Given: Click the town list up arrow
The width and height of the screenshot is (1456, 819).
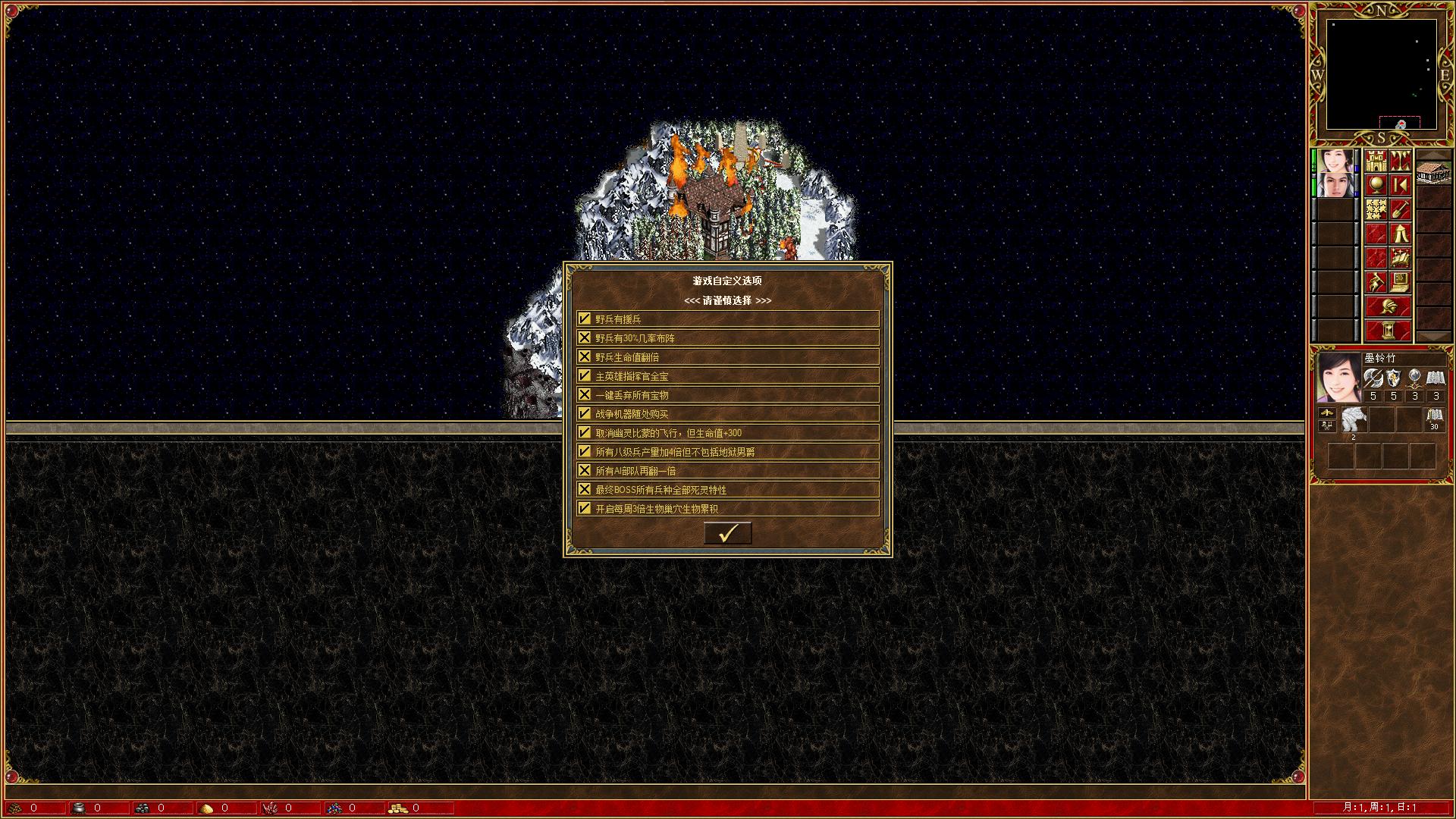Looking at the screenshot, I should (1434, 153).
